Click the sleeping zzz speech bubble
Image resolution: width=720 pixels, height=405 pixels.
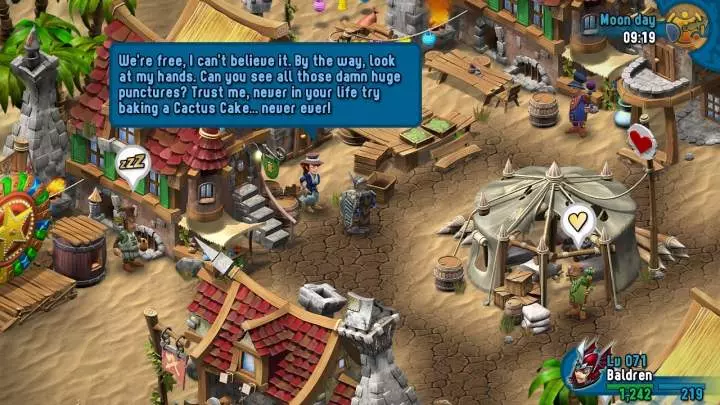(133, 162)
